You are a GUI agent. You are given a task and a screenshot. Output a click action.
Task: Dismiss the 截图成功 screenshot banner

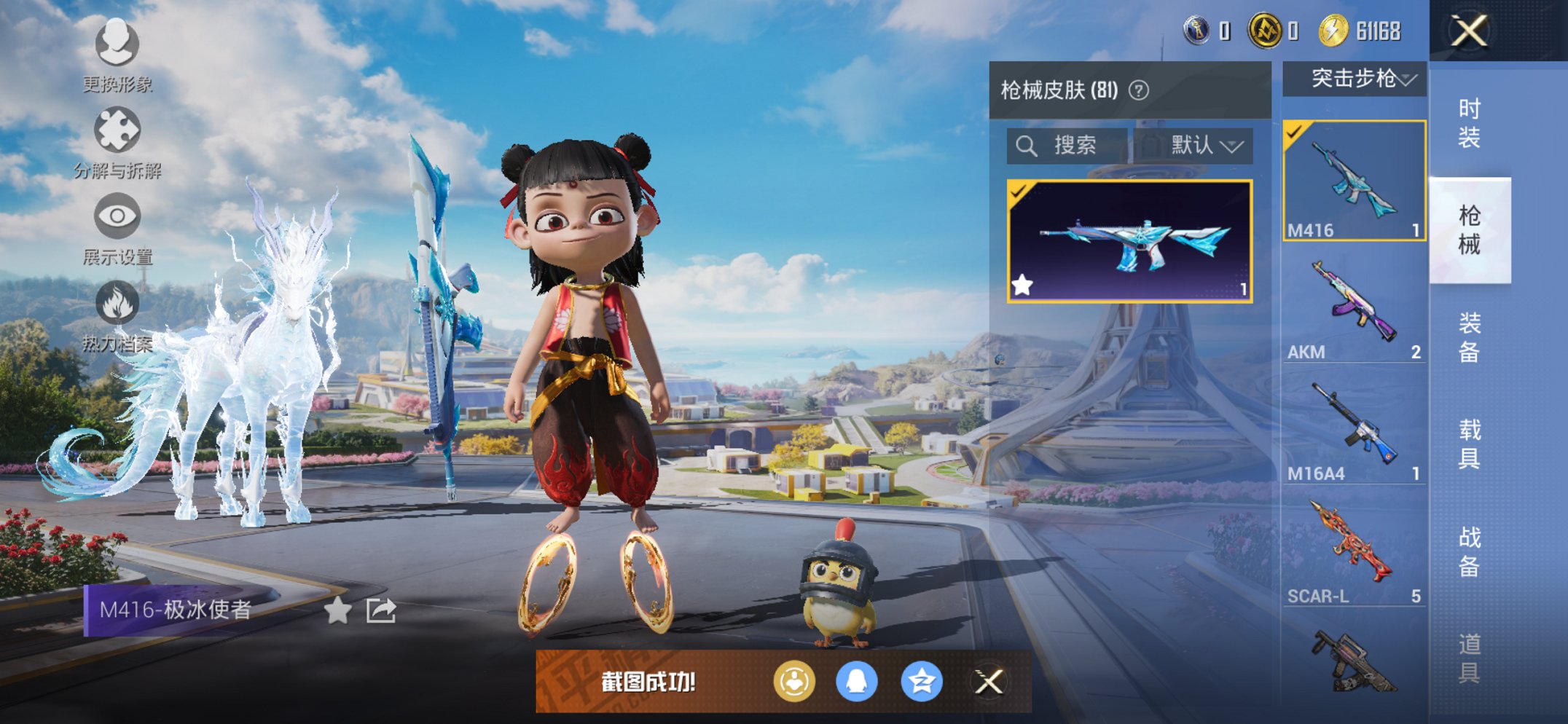pos(989,682)
